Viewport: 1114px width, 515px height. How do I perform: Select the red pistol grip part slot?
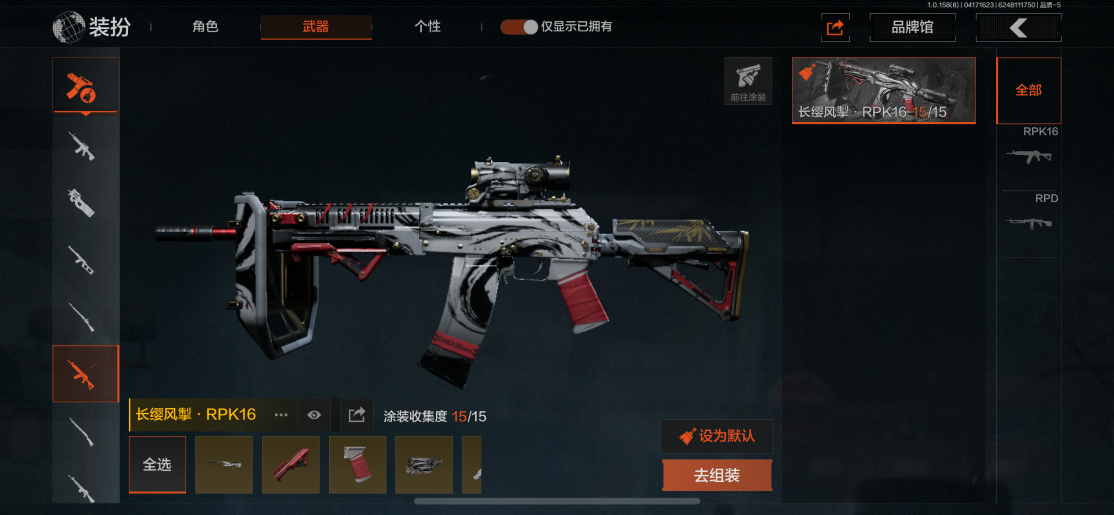pos(358,465)
